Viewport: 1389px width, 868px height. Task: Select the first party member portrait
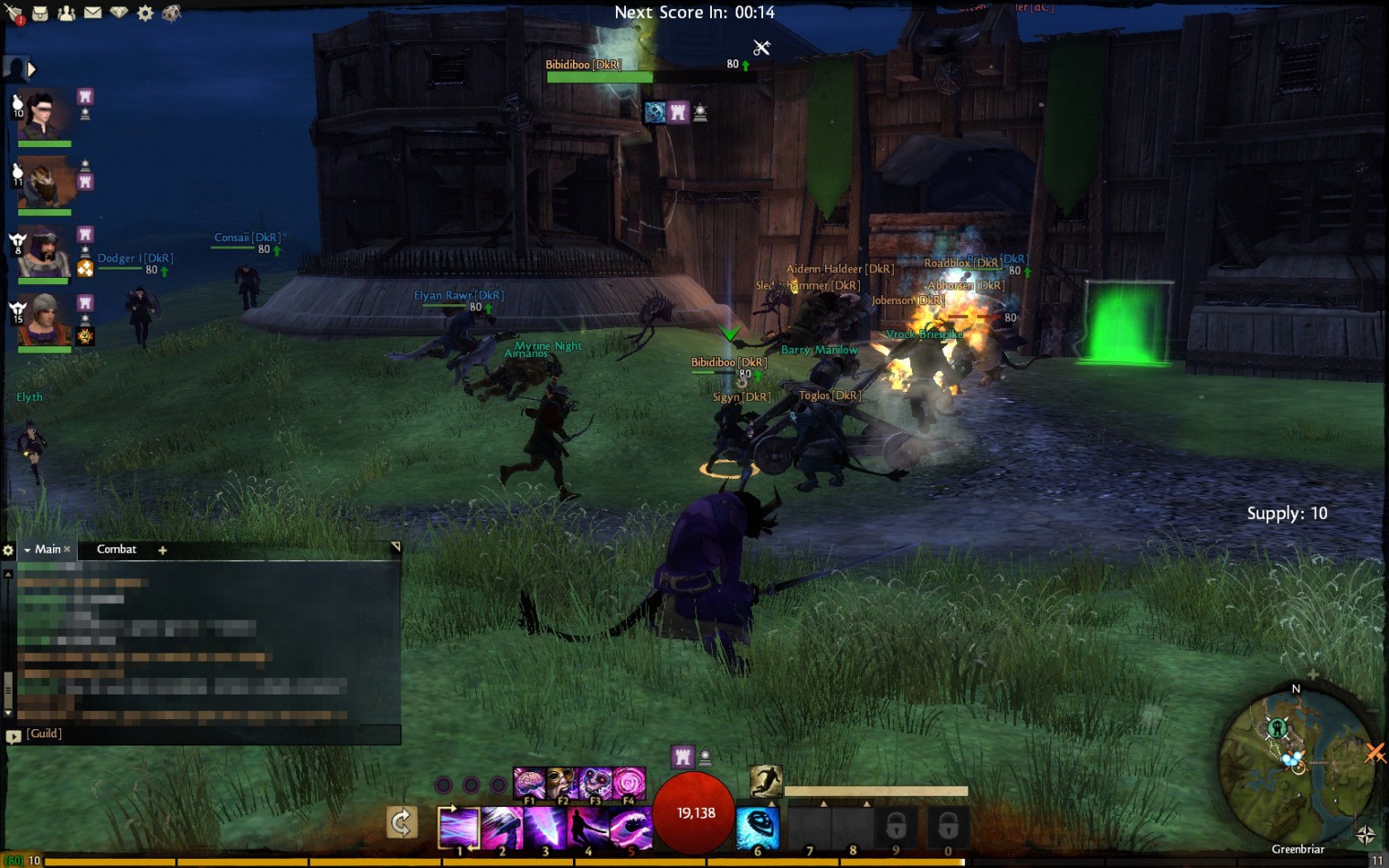click(x=44, y=114)
